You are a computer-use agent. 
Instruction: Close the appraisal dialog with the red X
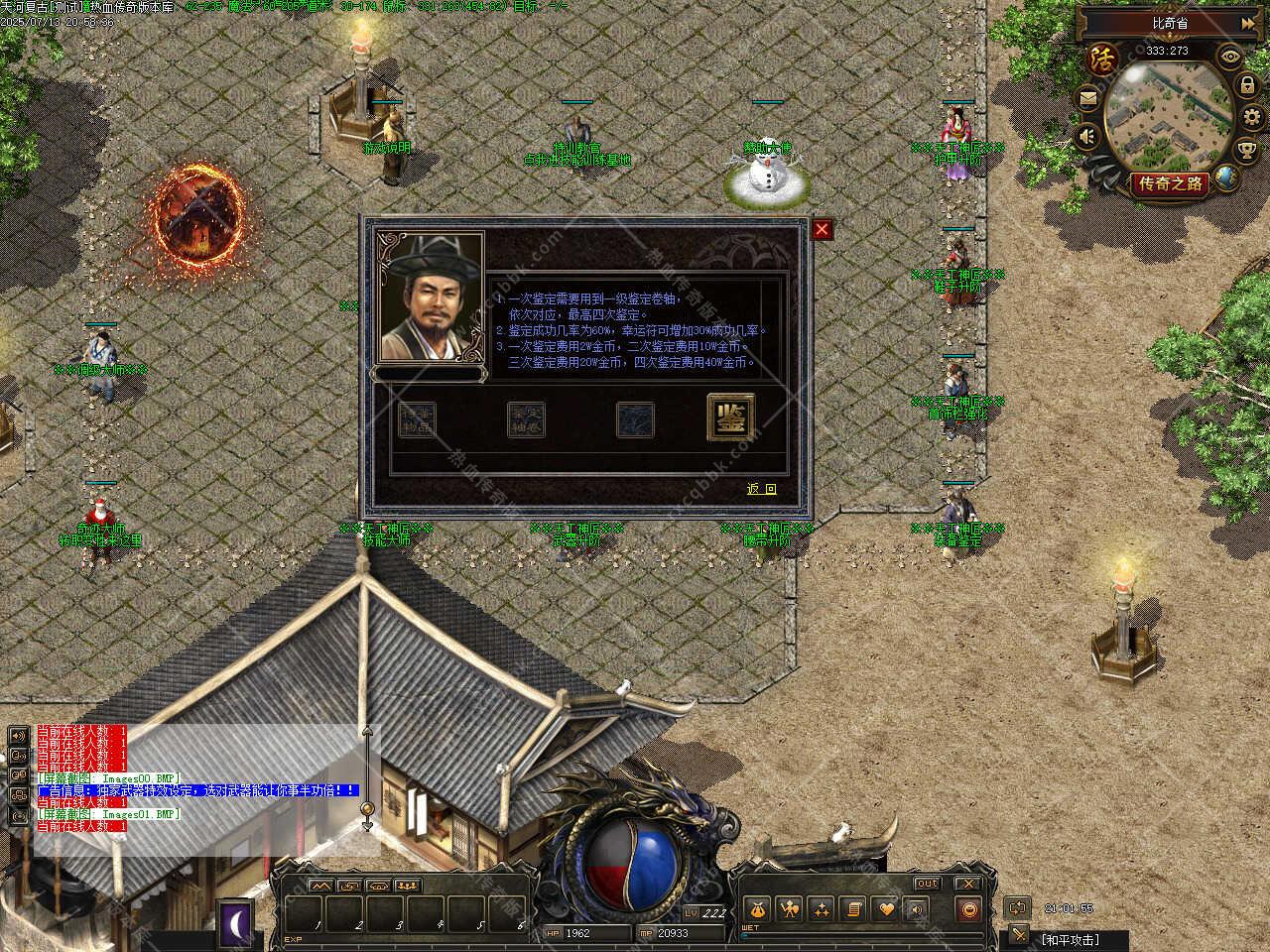click(x=822, y=230)
